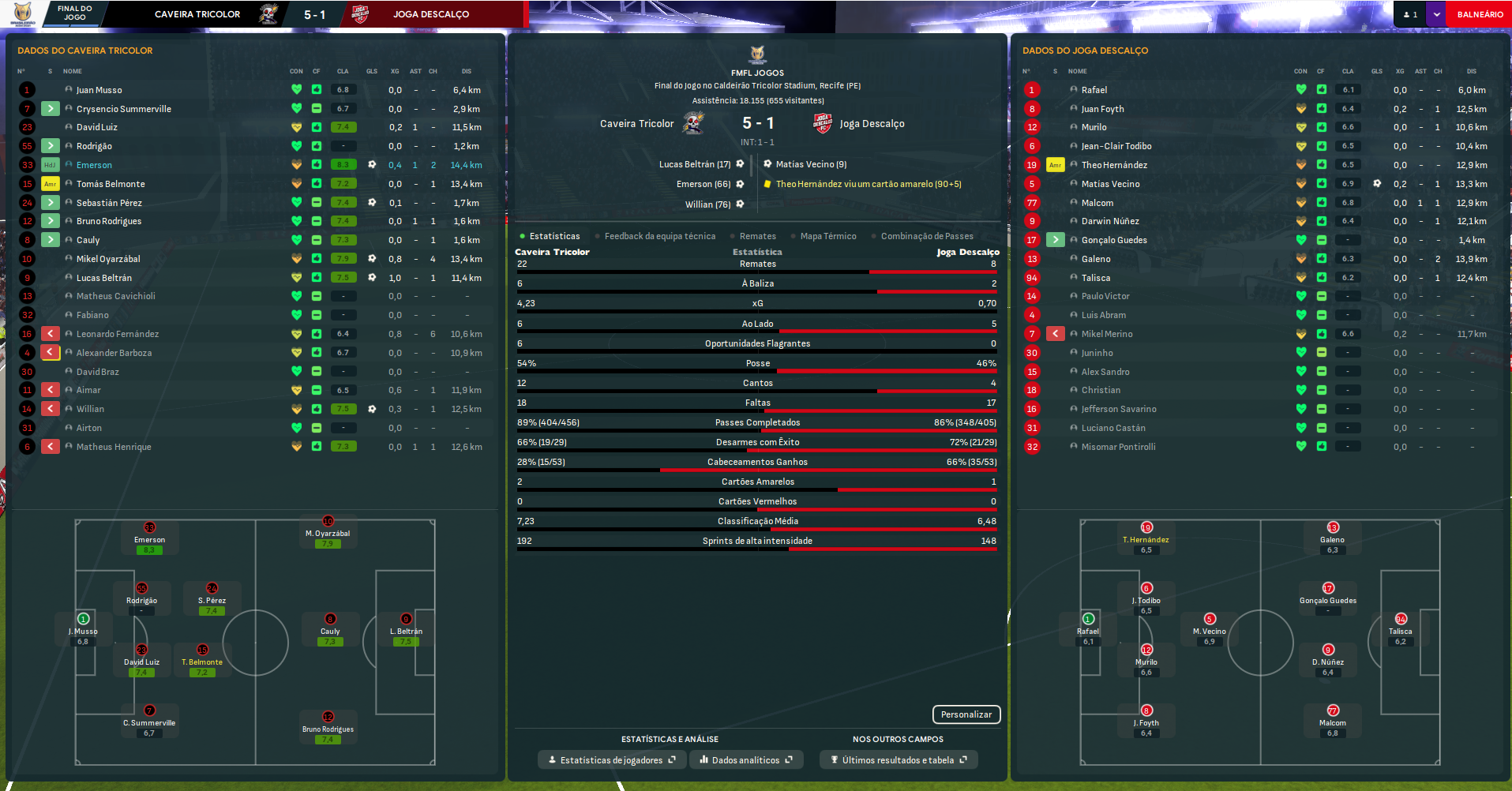Switch to the Estatísticas tab
The height and width of the screenshot is (791, 1512).
point(553,236)
